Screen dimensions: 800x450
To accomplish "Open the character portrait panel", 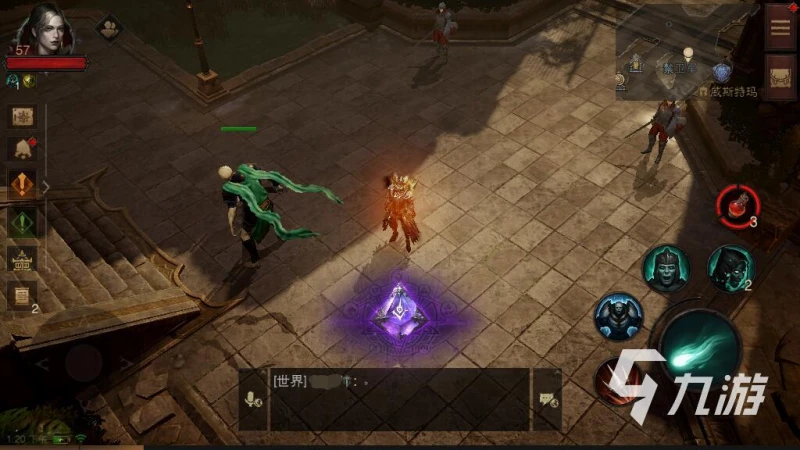I will click(46, 28).
